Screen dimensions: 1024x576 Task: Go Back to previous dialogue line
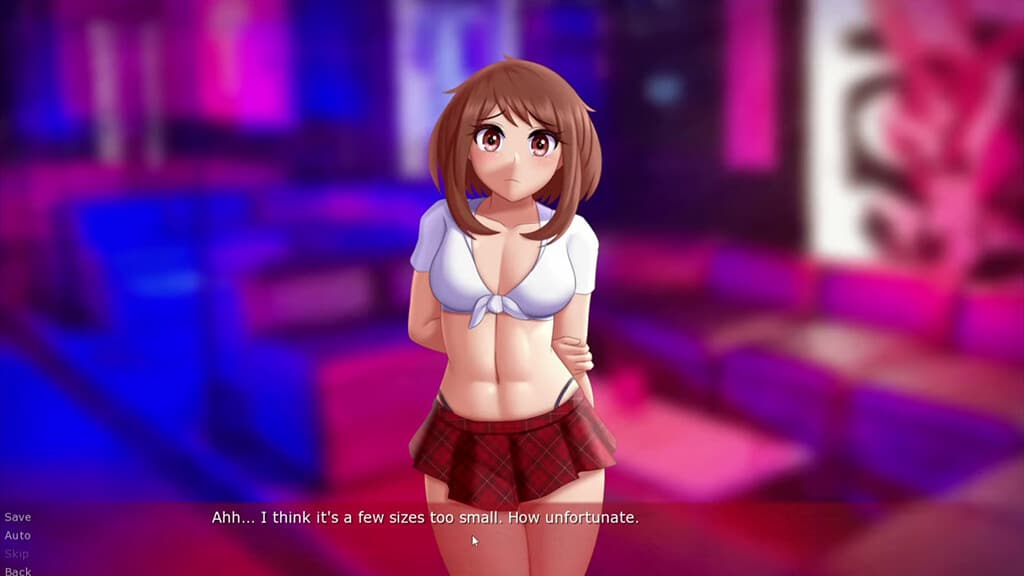pyautogui.click(x=18, y=571)
